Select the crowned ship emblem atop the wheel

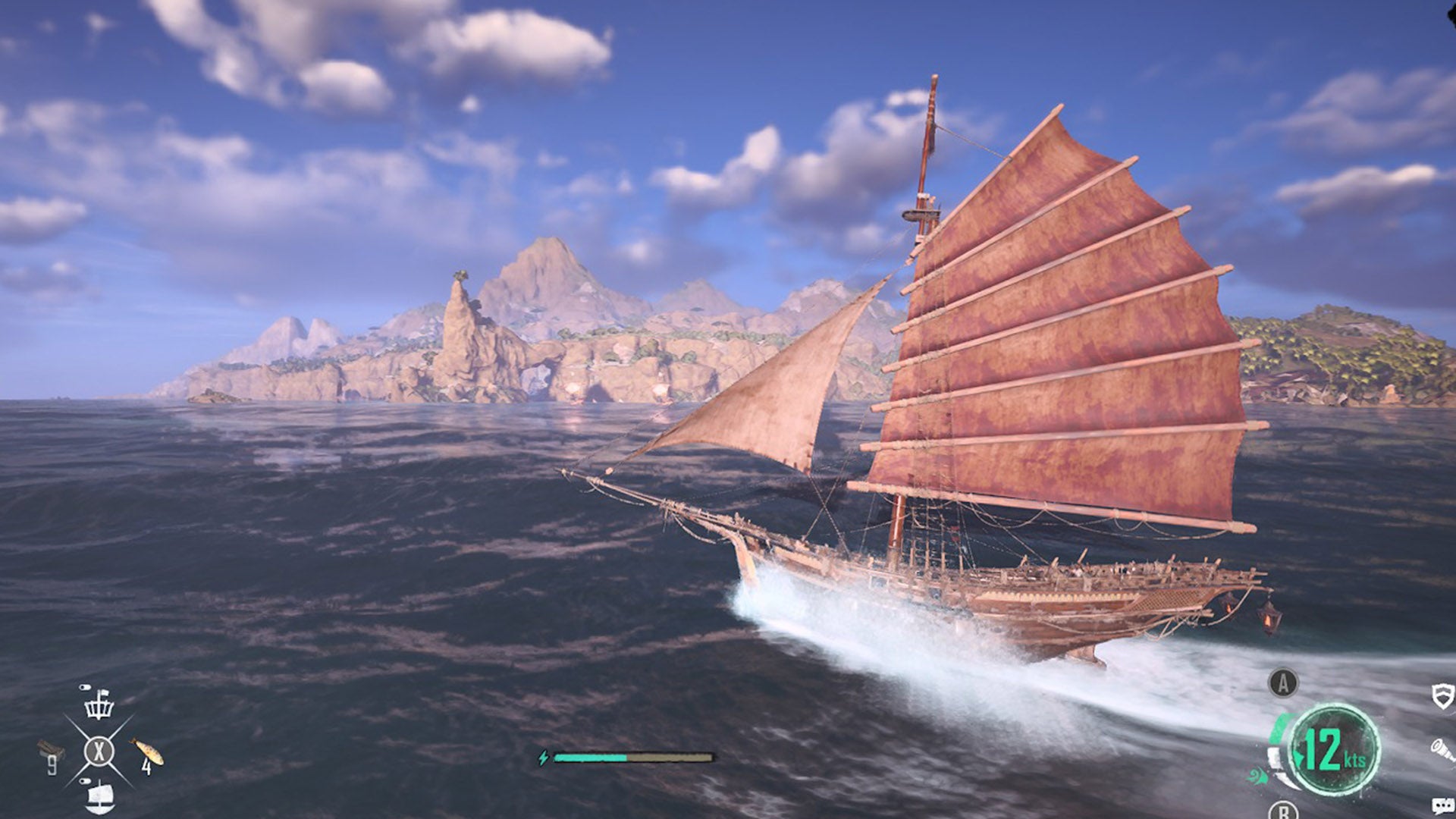tap(99, 707)
